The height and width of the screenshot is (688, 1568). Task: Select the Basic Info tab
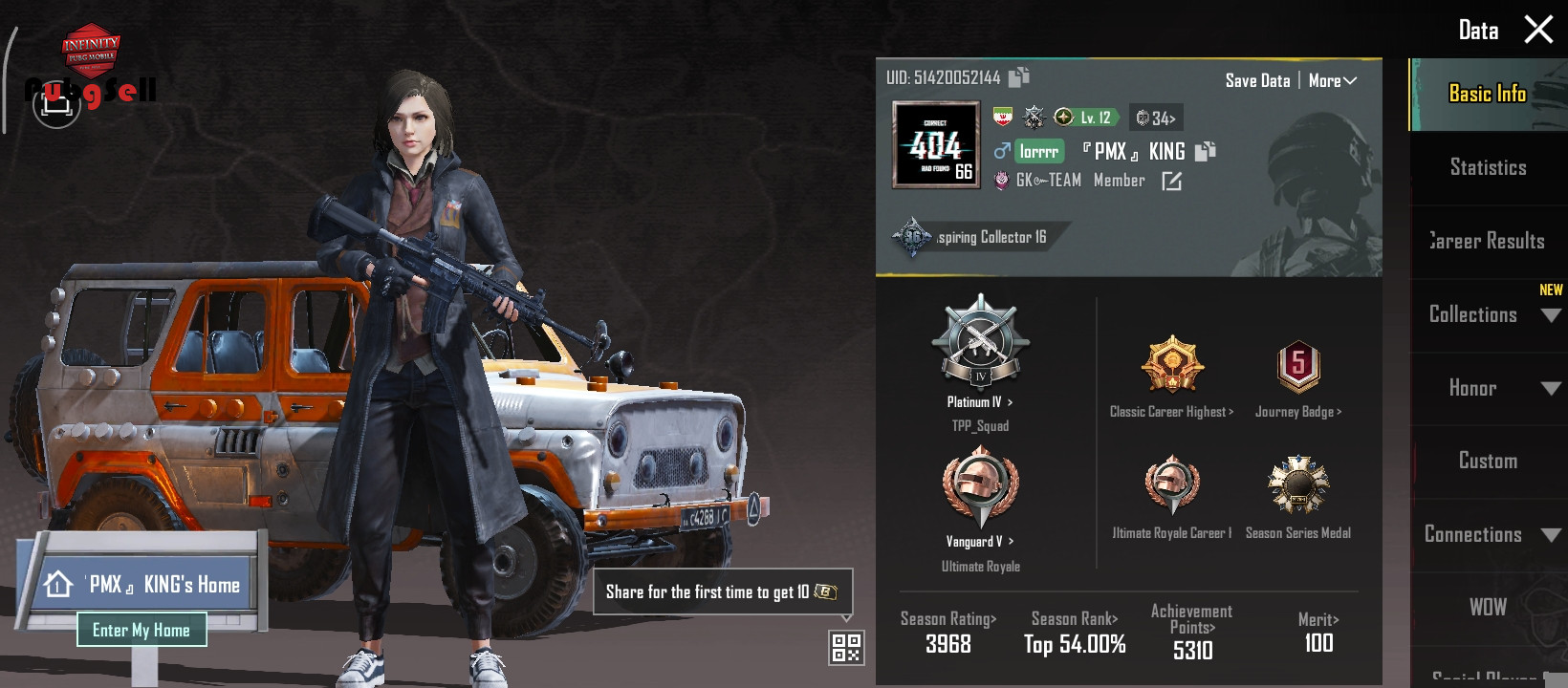tap(1488, 94)
